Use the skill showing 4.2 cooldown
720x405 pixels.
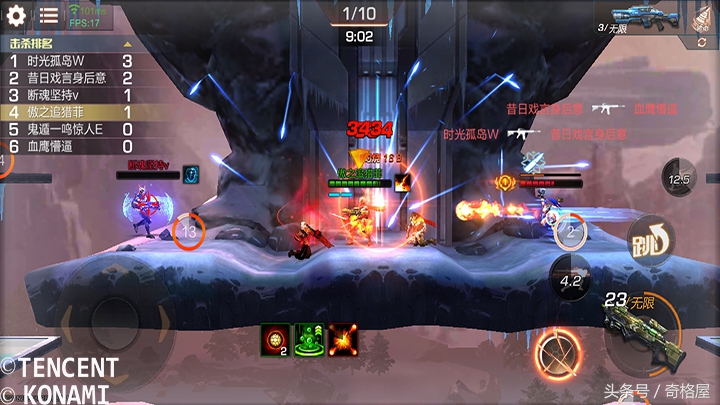click(x=571, y=280)
